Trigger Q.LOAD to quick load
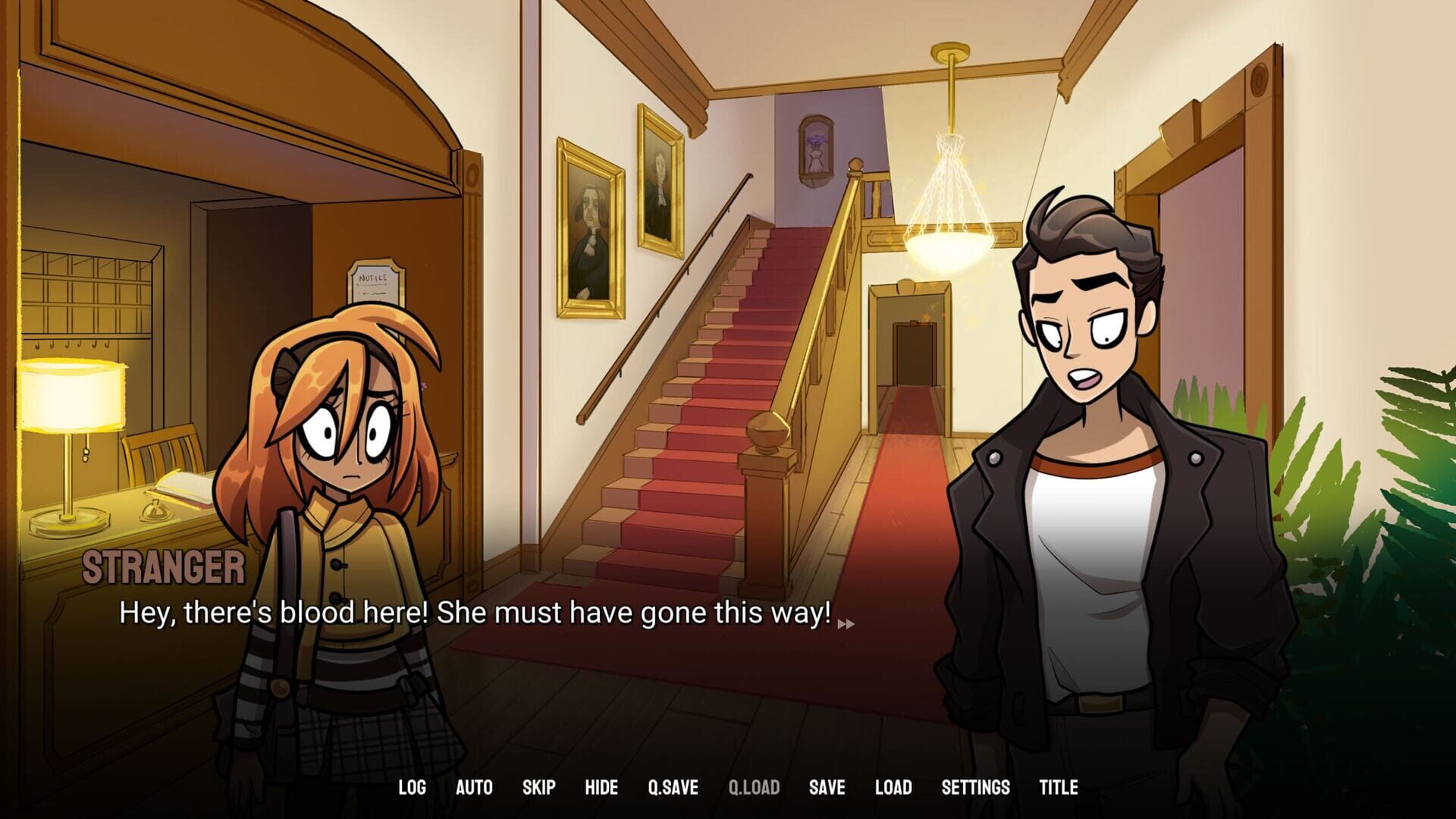 [755, 787]
